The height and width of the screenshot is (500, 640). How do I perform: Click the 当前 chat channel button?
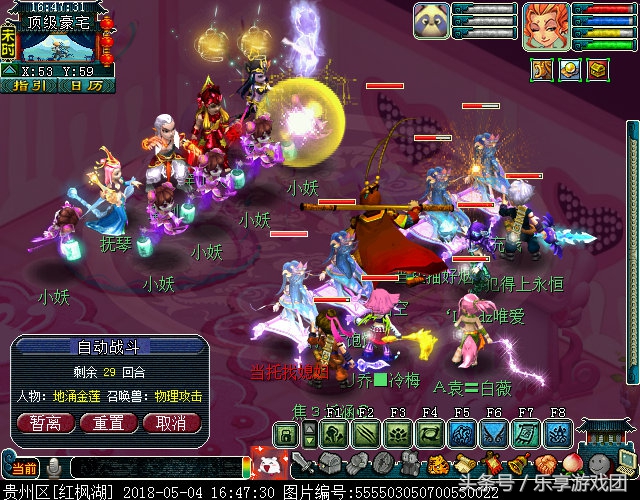coord(22,468)
